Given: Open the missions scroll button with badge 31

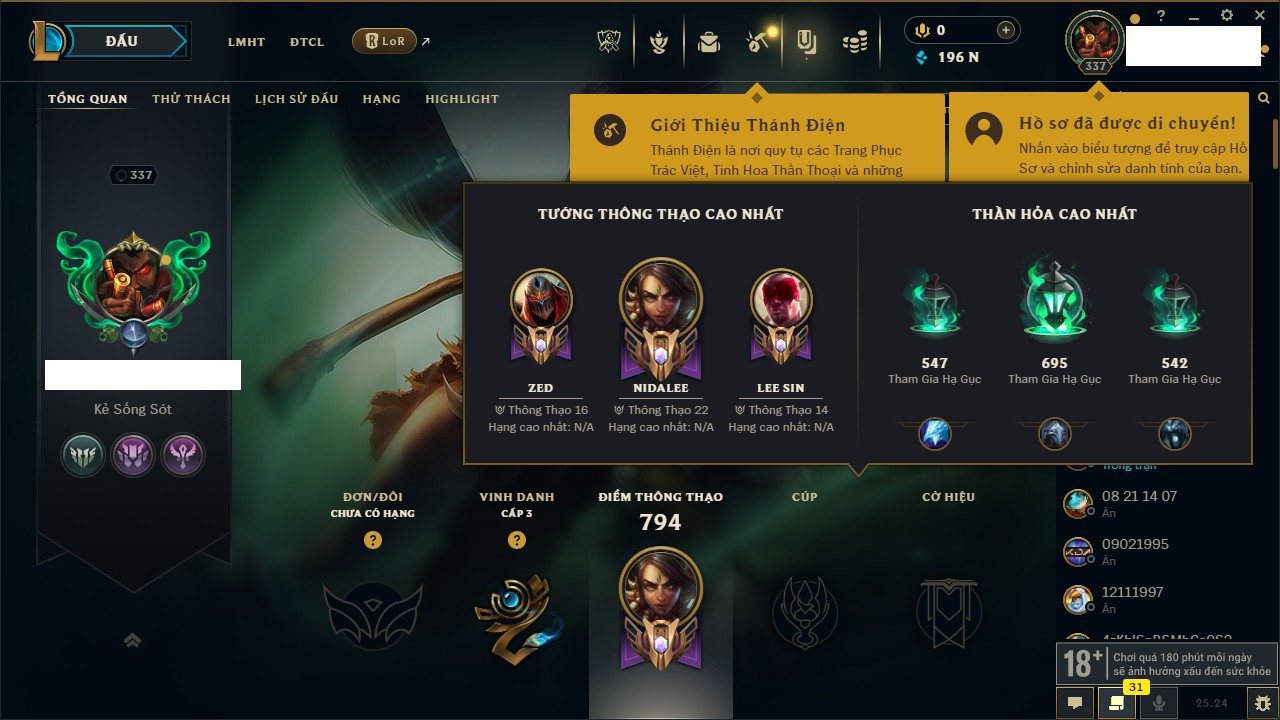Looking at the screenshot, I should (x=1116, y=702).
